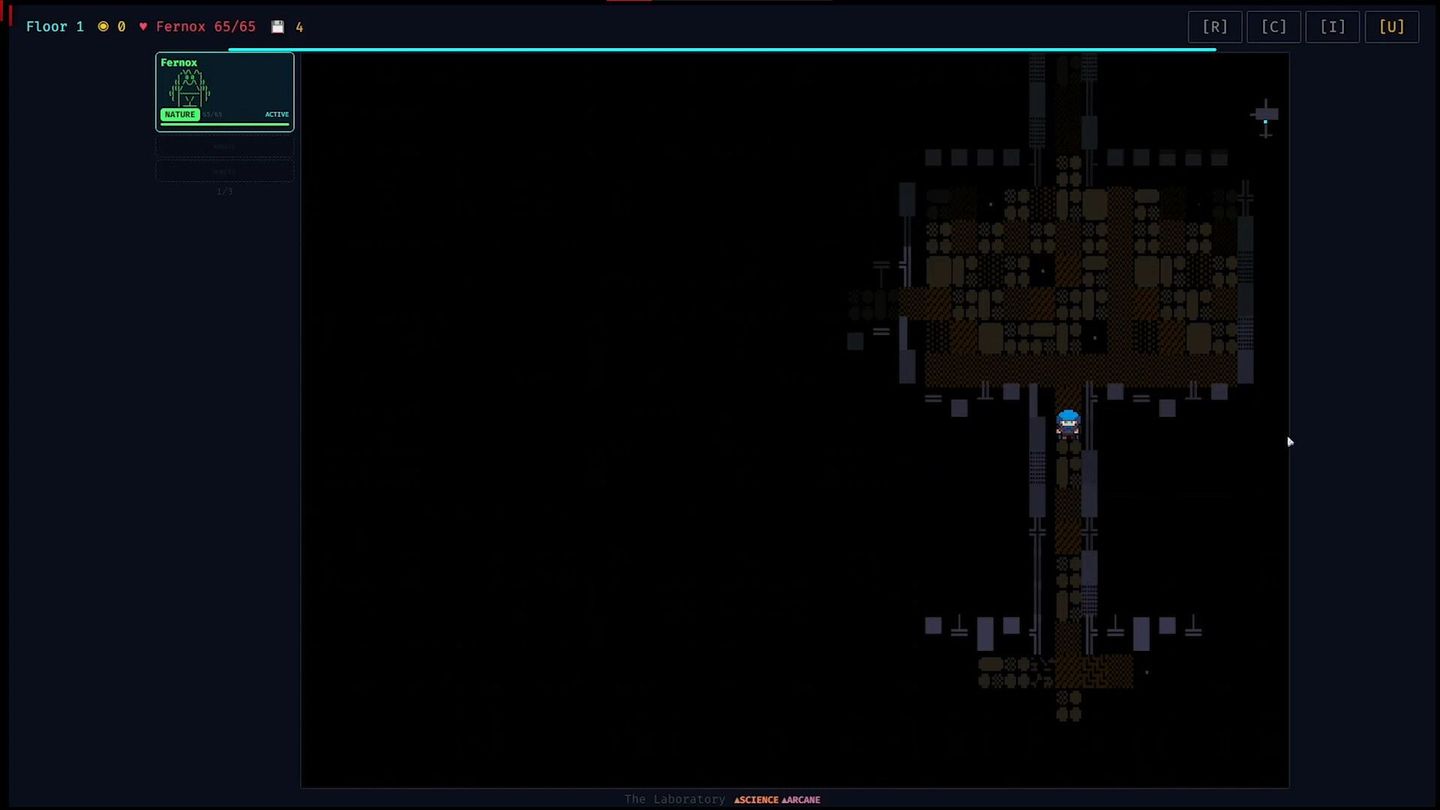Open the [C] character menu
The width and height of the screenshot is (1440, 810).
click(x=1273, y=26)
